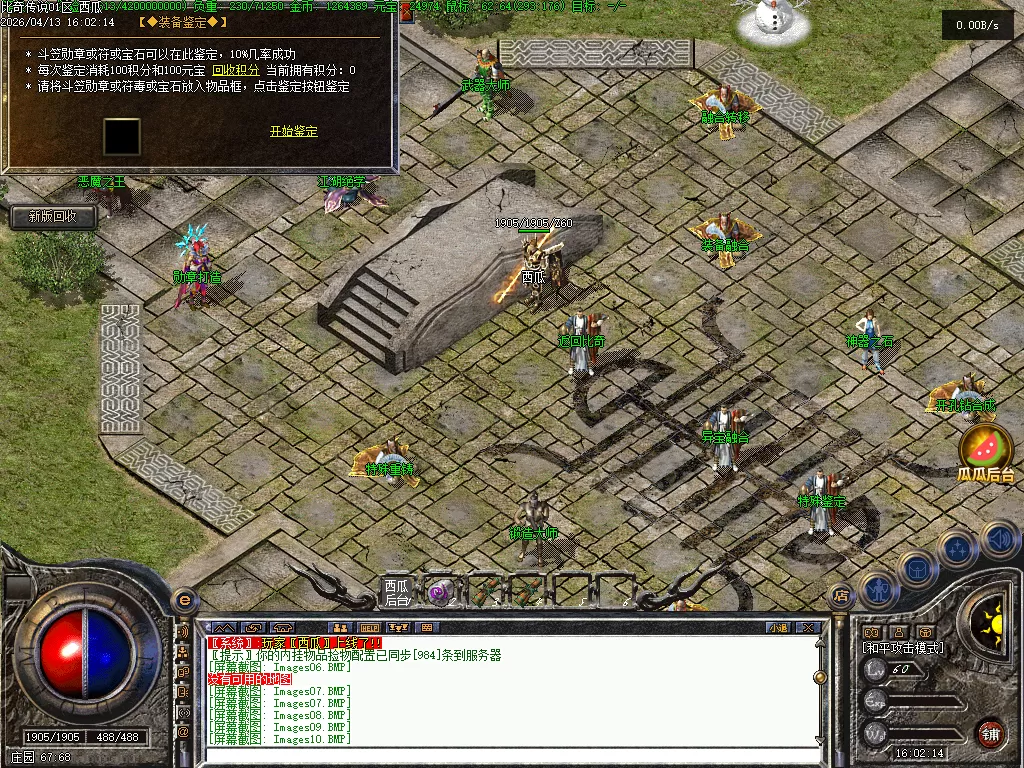Click the chat input field
The image size is (1024, 768).
510,745
